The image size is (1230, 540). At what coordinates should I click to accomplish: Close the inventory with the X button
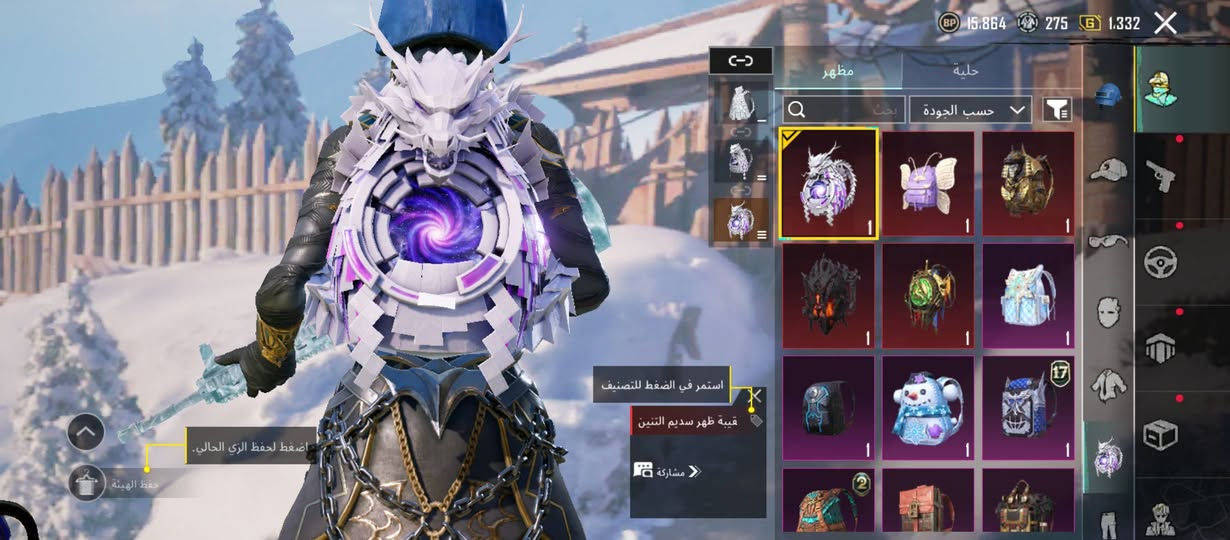coord(1165,23)
